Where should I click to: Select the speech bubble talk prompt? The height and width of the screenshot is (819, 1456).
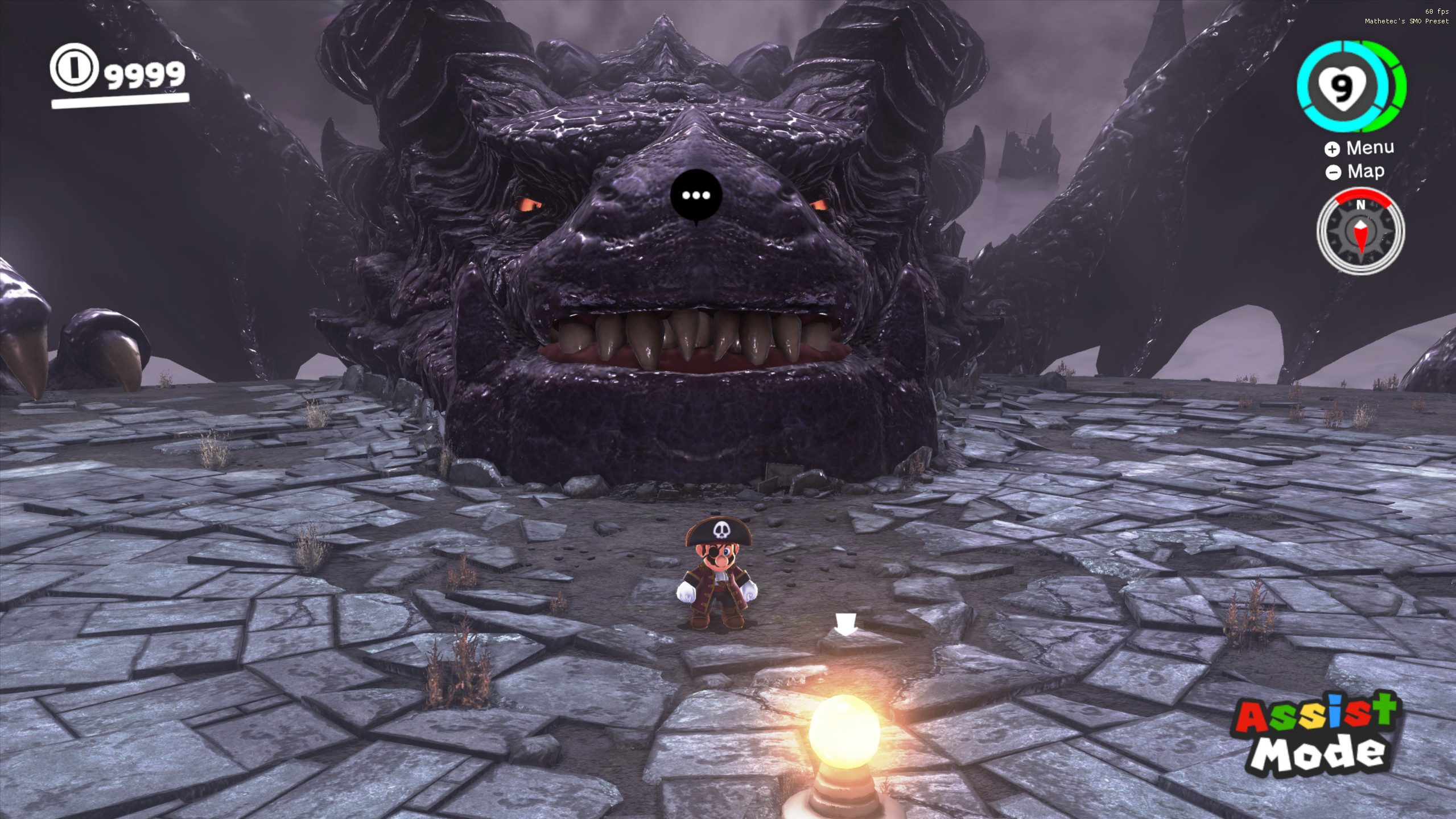(696, 196)
